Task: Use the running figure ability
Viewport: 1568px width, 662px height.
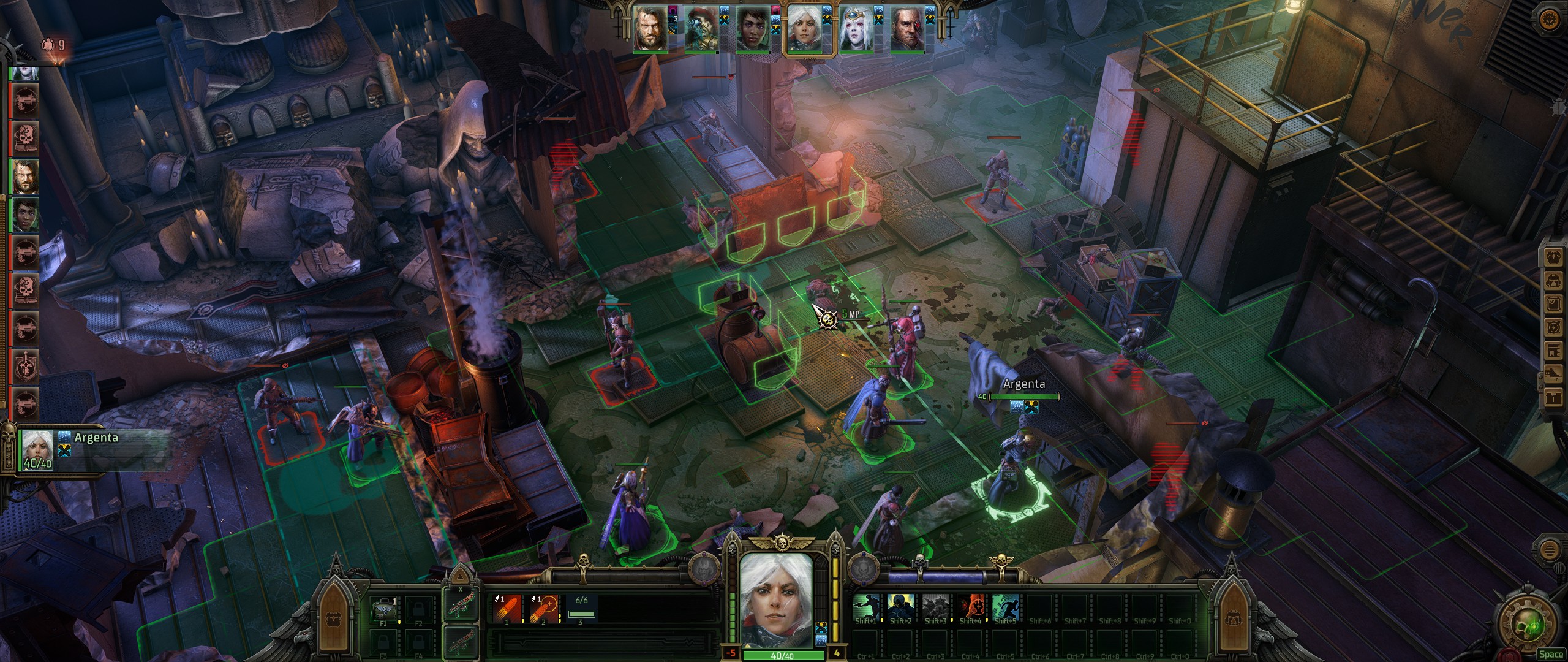Action: click(x=1005, y=609)
